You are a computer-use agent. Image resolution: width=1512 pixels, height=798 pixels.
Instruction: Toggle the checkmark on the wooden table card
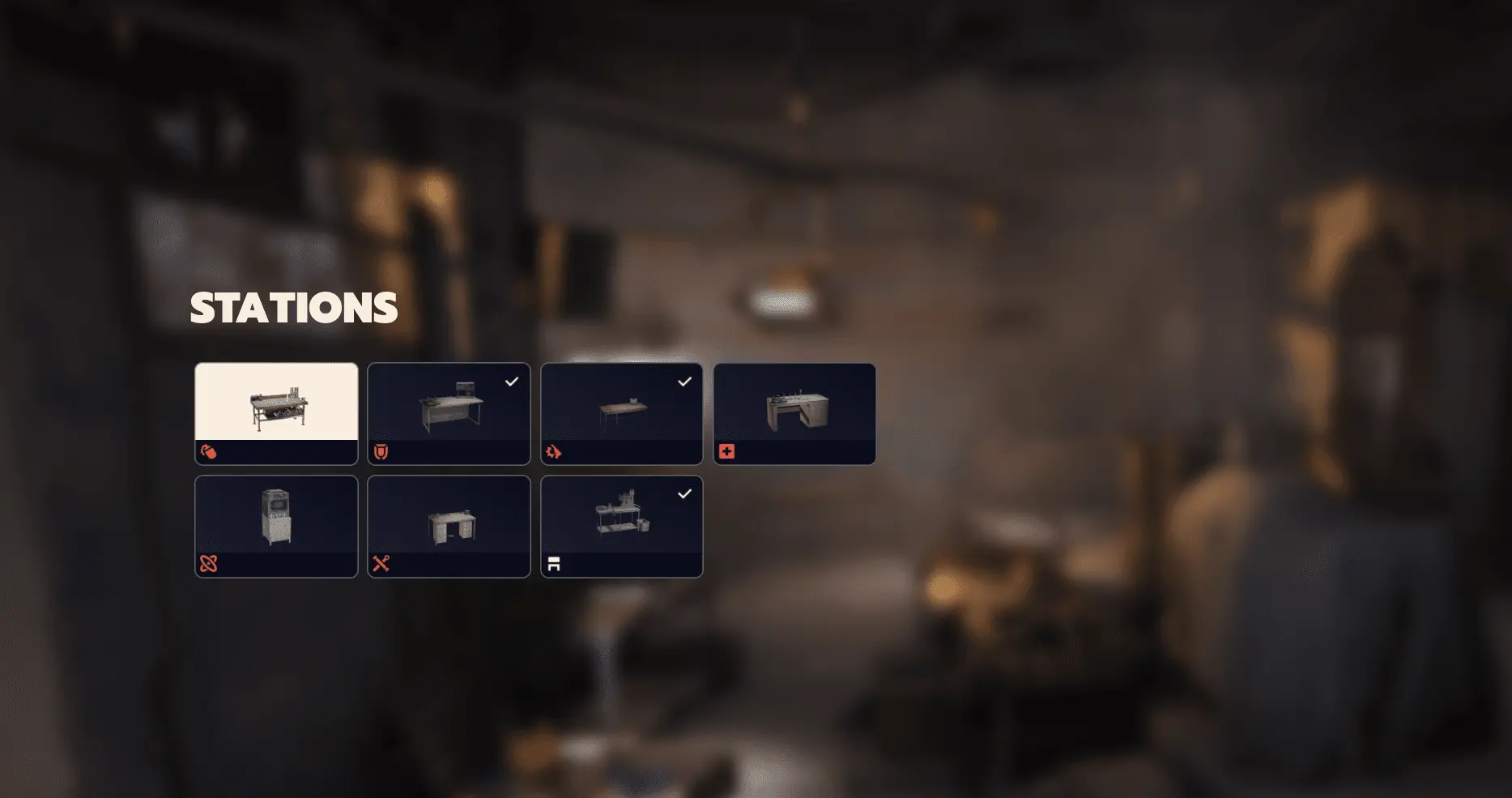click(x=684, y=381)
